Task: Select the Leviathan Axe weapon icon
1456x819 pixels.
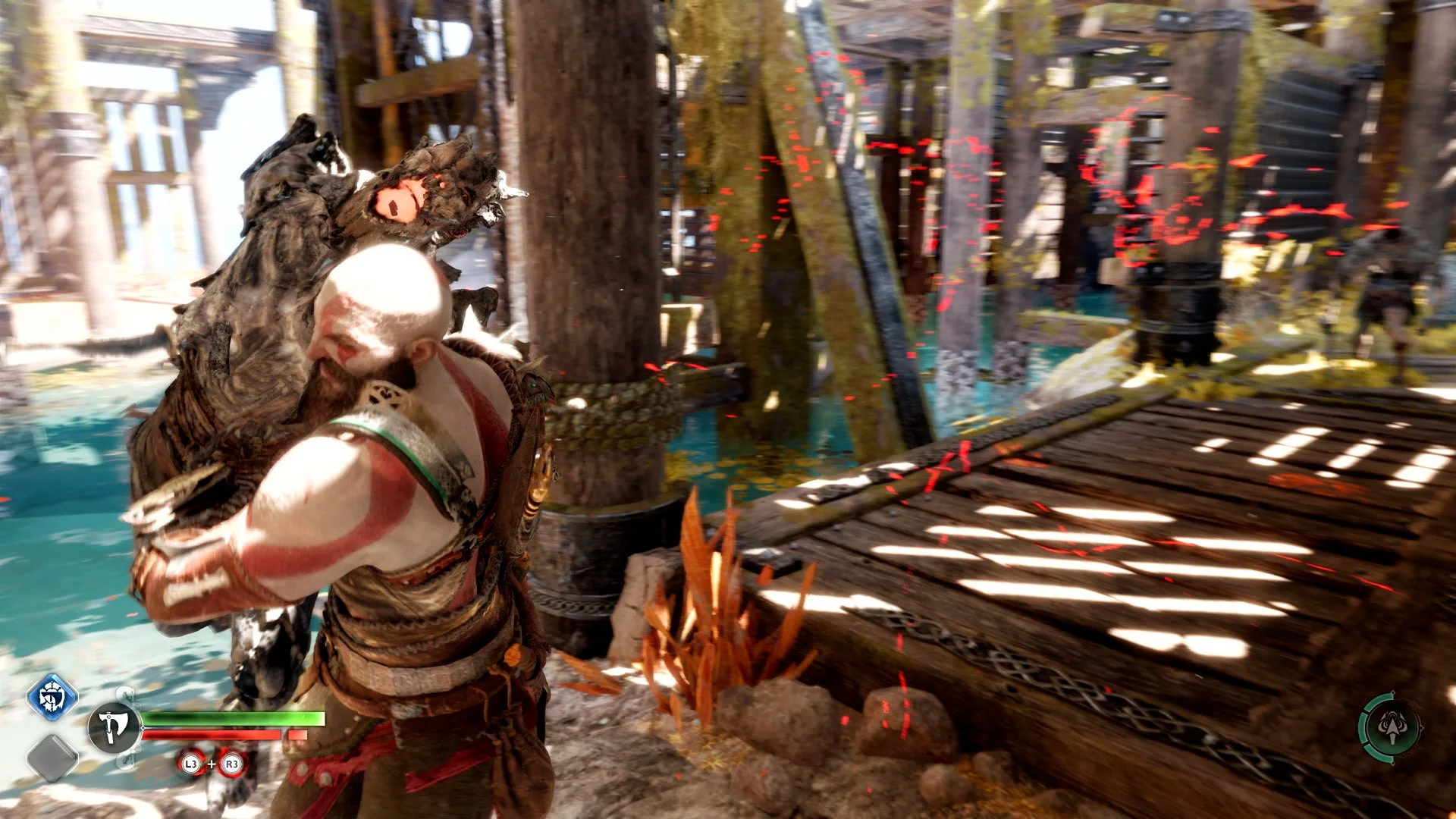Action: point(114,727)
